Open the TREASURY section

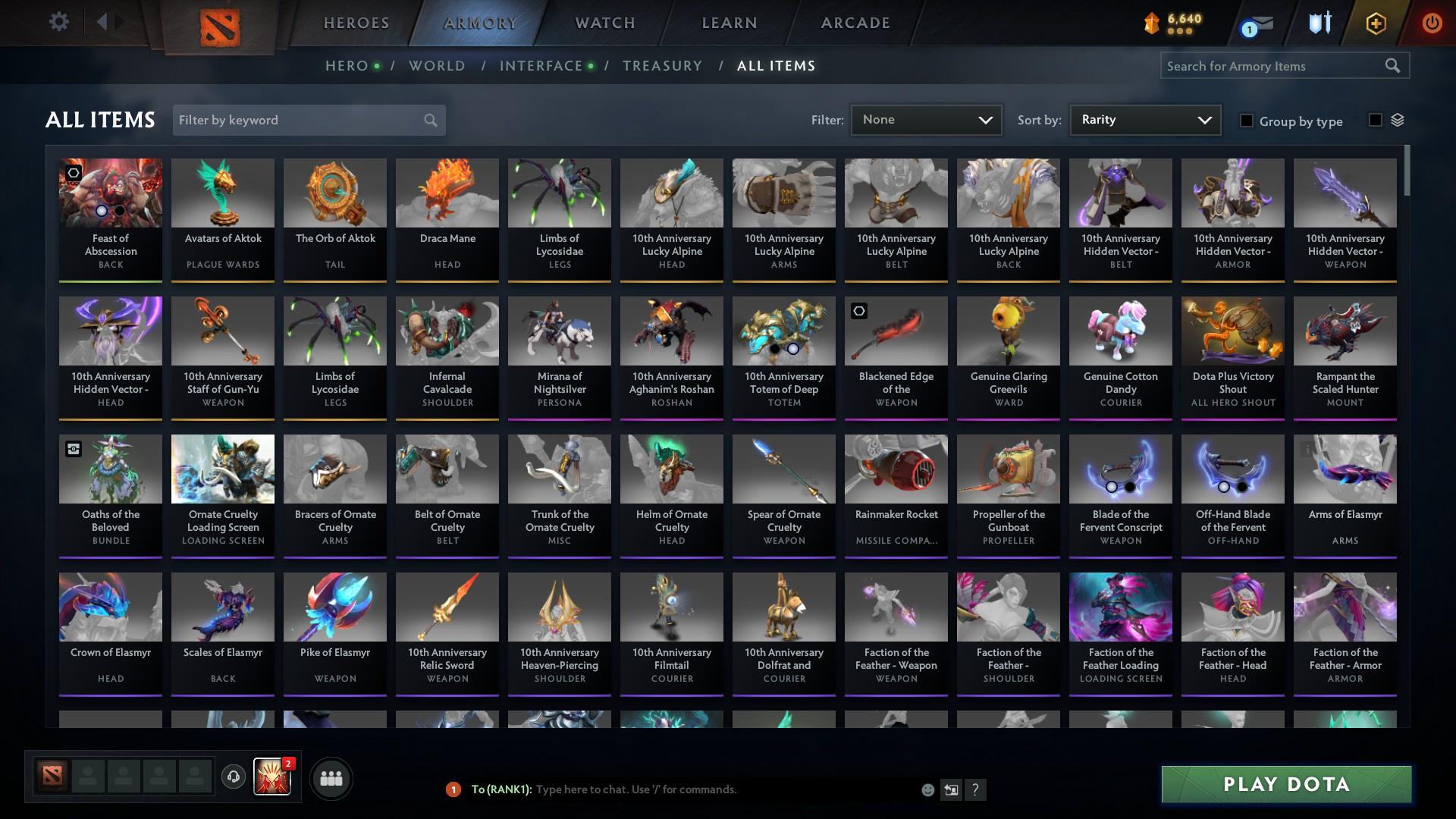pyautogui.click(x=662, y=66)
